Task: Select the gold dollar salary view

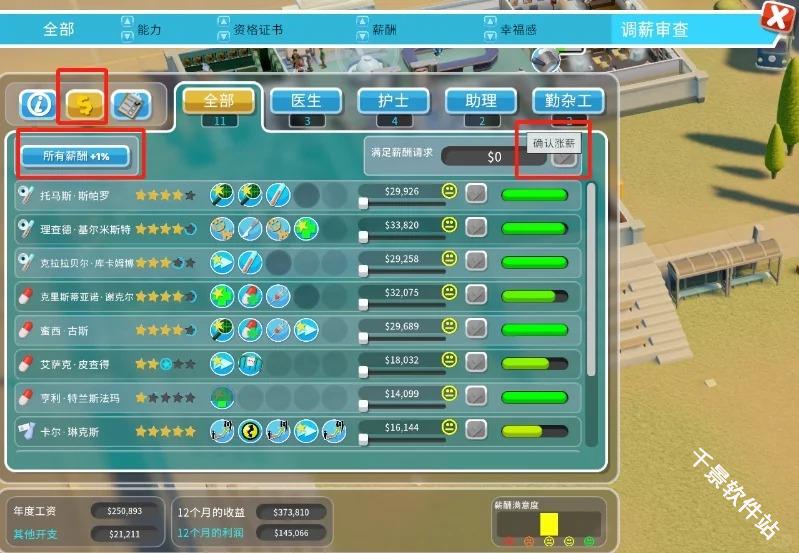Action: [86, 104]
